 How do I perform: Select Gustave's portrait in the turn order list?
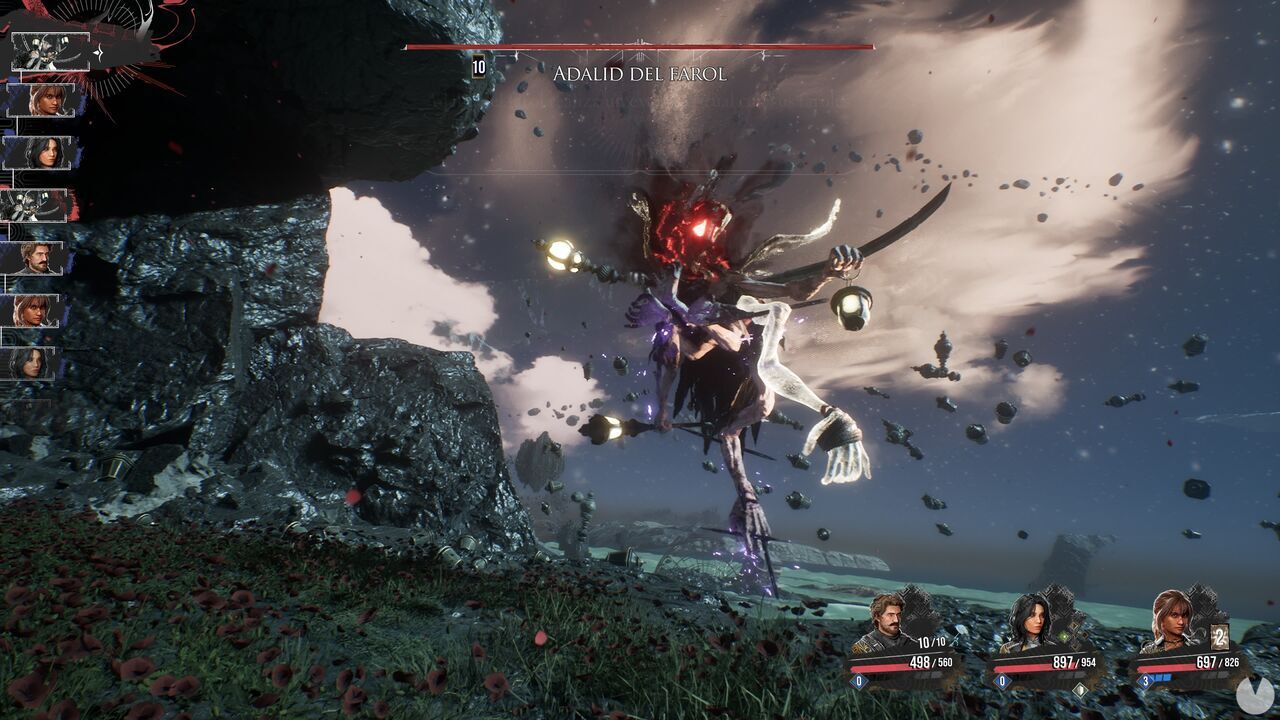[38, 258]
